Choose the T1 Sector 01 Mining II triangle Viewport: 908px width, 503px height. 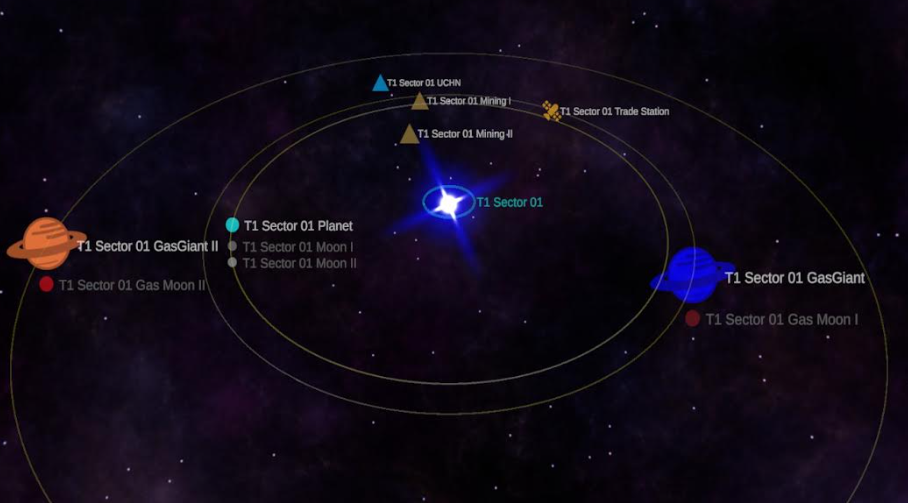409,134
